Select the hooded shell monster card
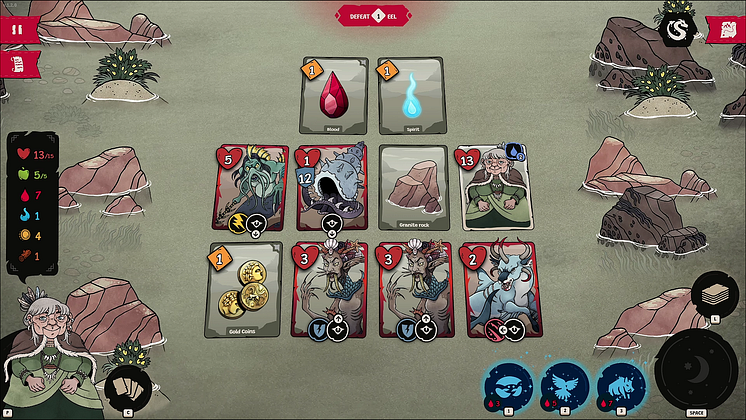746x420 pixels. (x=330, y=188)
